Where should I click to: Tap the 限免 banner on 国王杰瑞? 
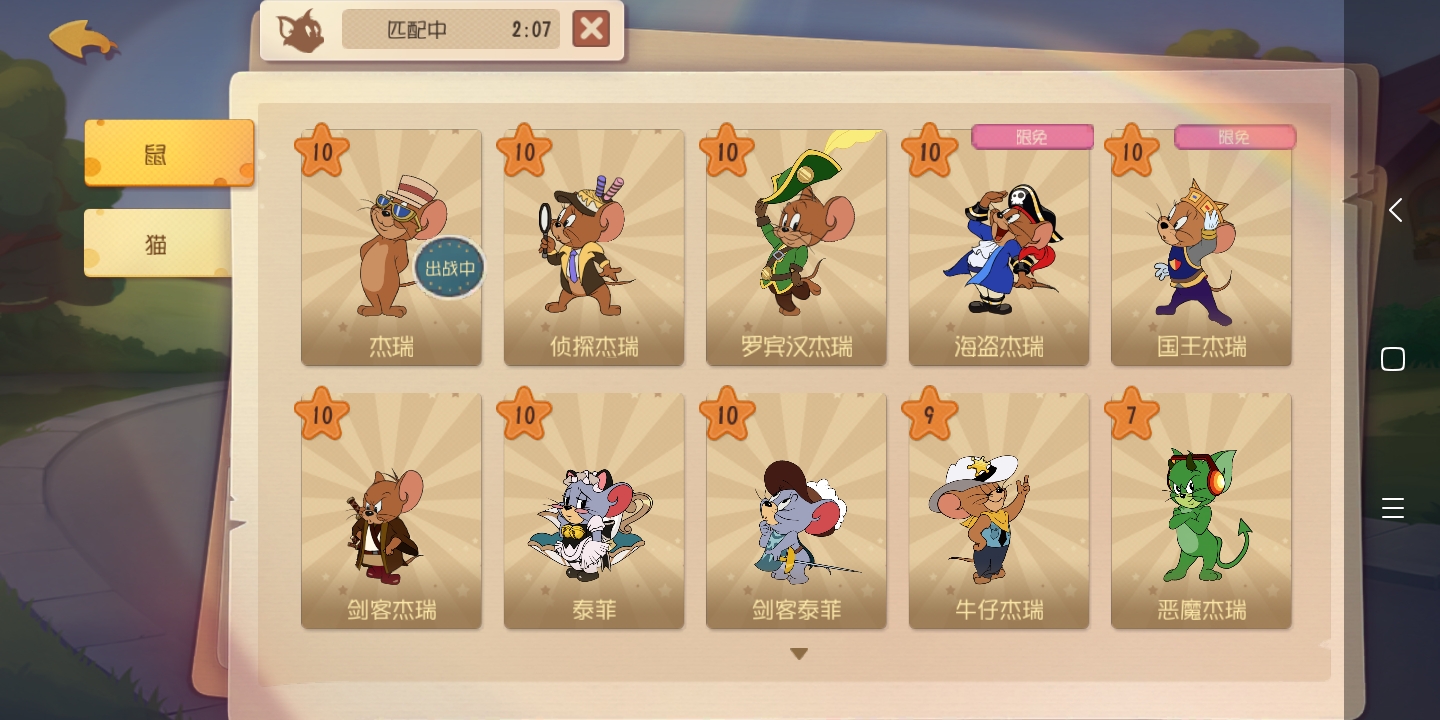pyautogui.click(x=1235, y=139)
